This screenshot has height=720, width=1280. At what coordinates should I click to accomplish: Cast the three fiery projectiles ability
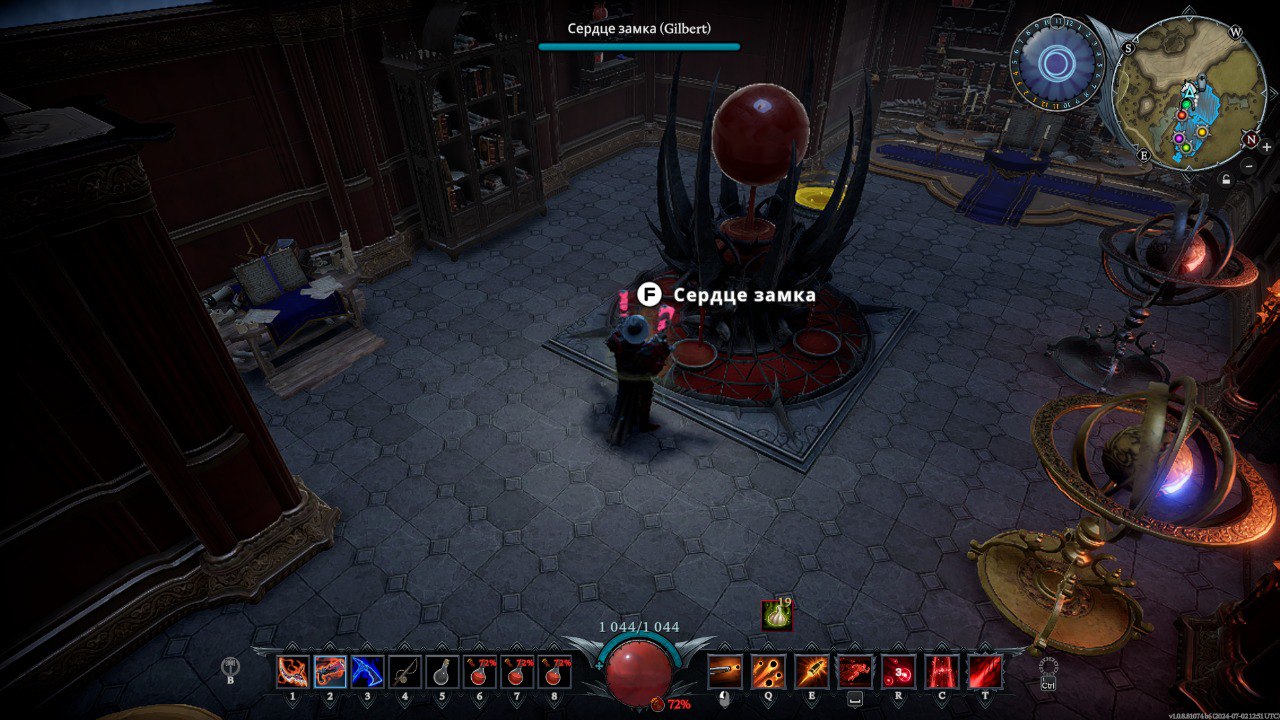(768, 672)
